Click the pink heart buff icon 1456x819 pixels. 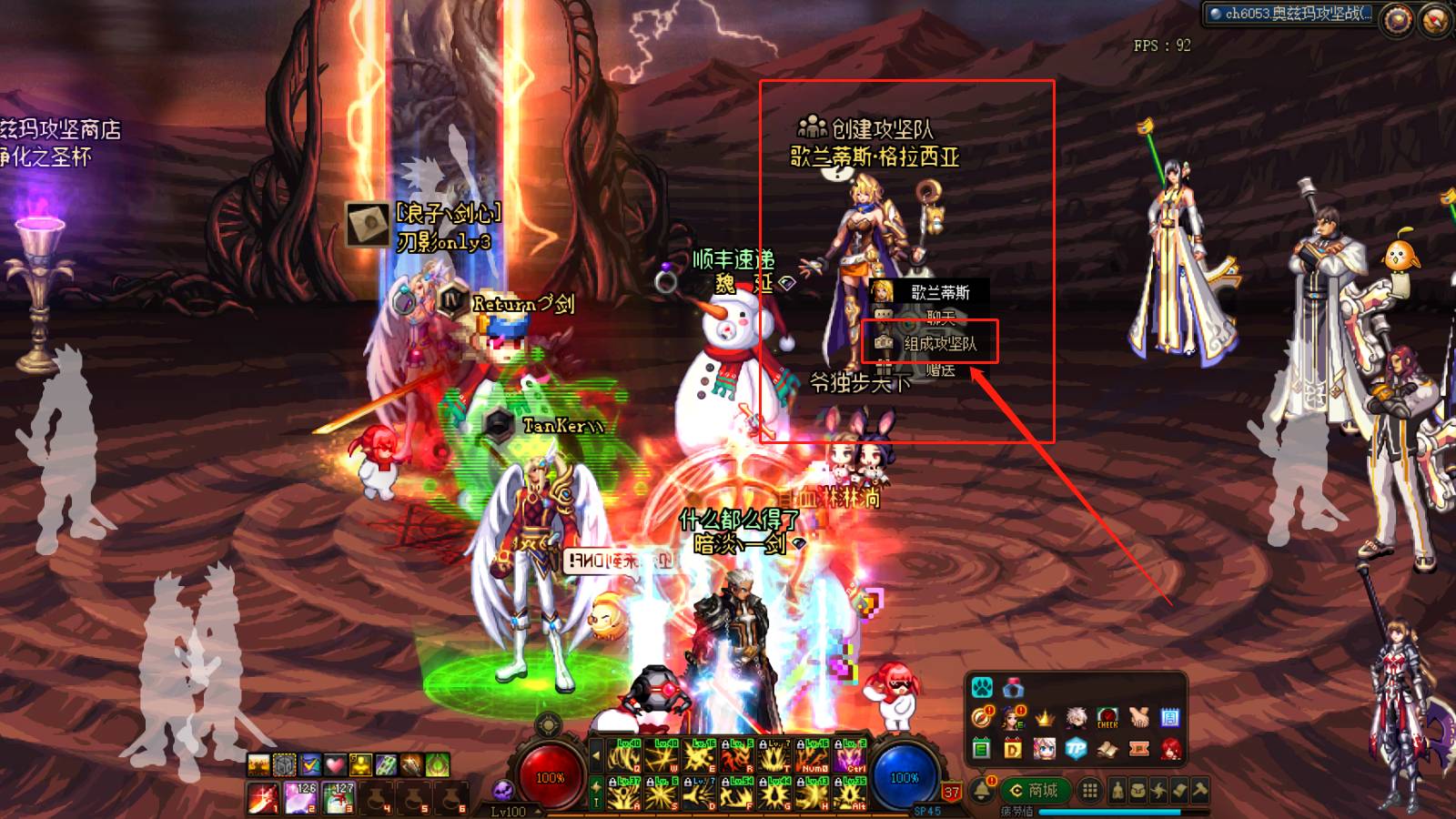(x=336, y=764)
